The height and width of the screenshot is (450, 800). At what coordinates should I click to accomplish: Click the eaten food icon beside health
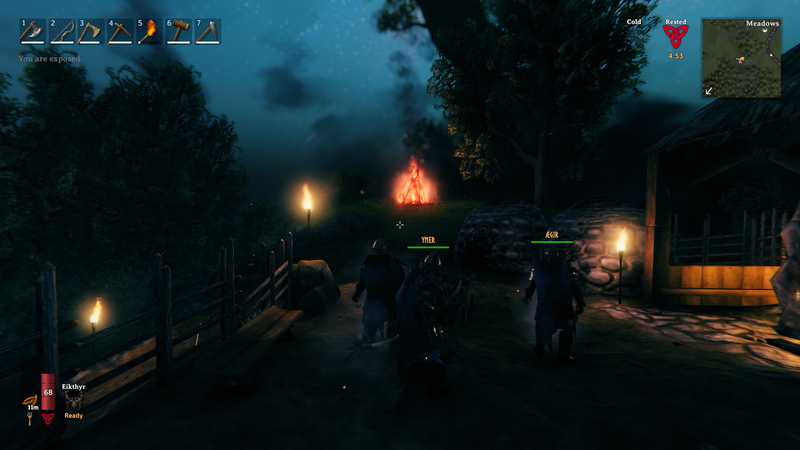32,402
